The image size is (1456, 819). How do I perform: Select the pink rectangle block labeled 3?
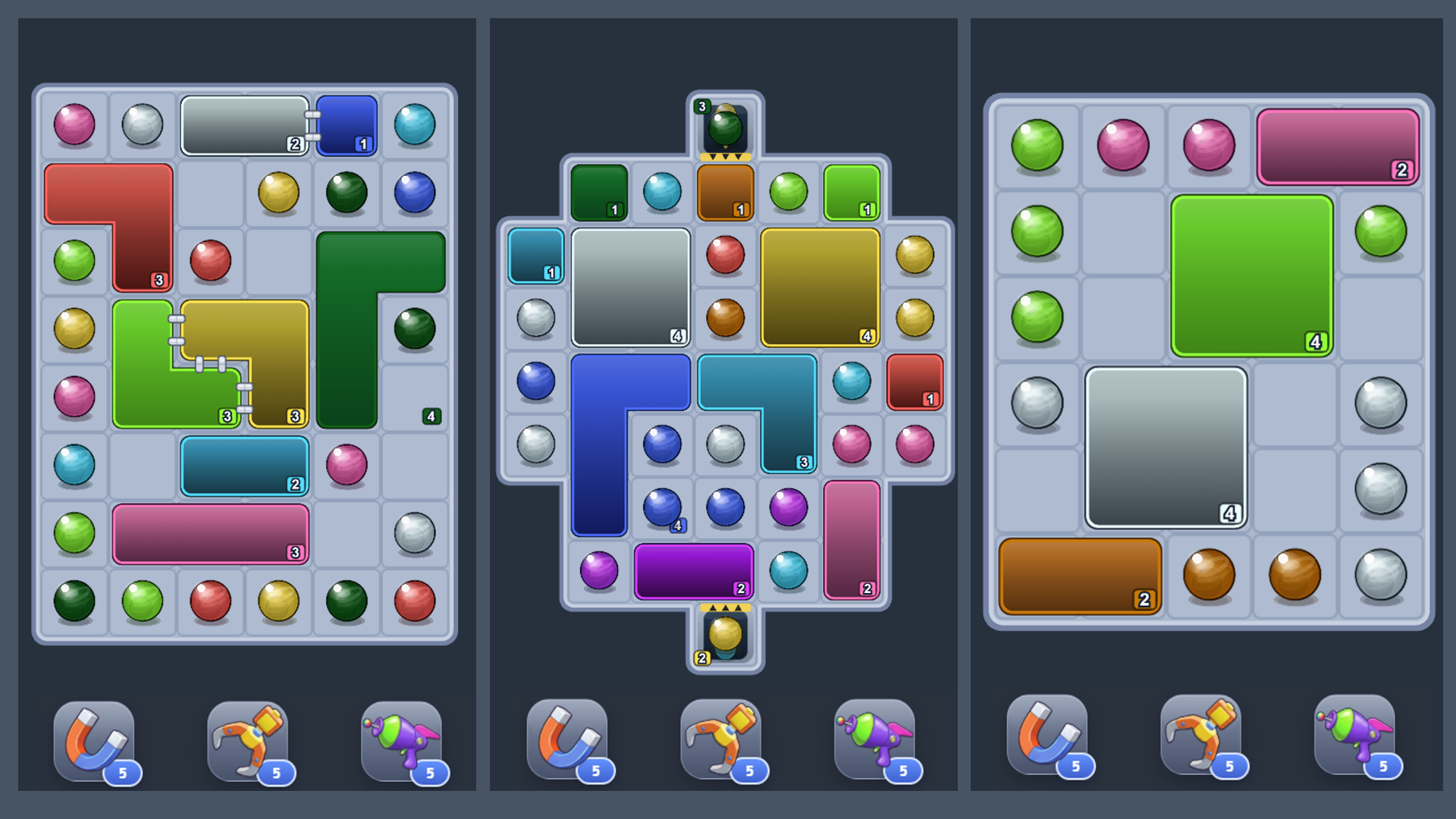pyautogui.click(x=210, y=533)
